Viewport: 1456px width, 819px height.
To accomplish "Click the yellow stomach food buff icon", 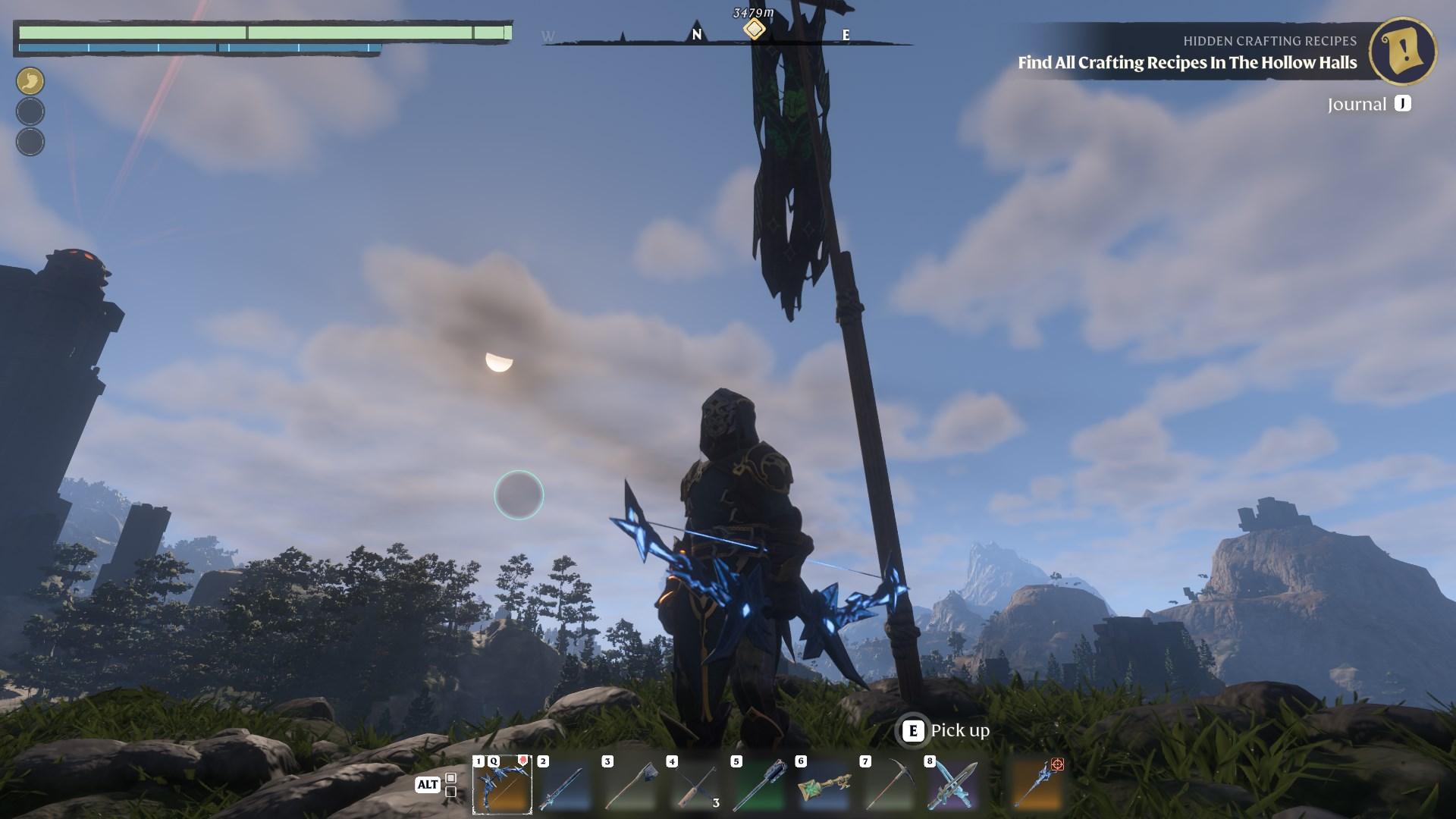I will 30,81.
